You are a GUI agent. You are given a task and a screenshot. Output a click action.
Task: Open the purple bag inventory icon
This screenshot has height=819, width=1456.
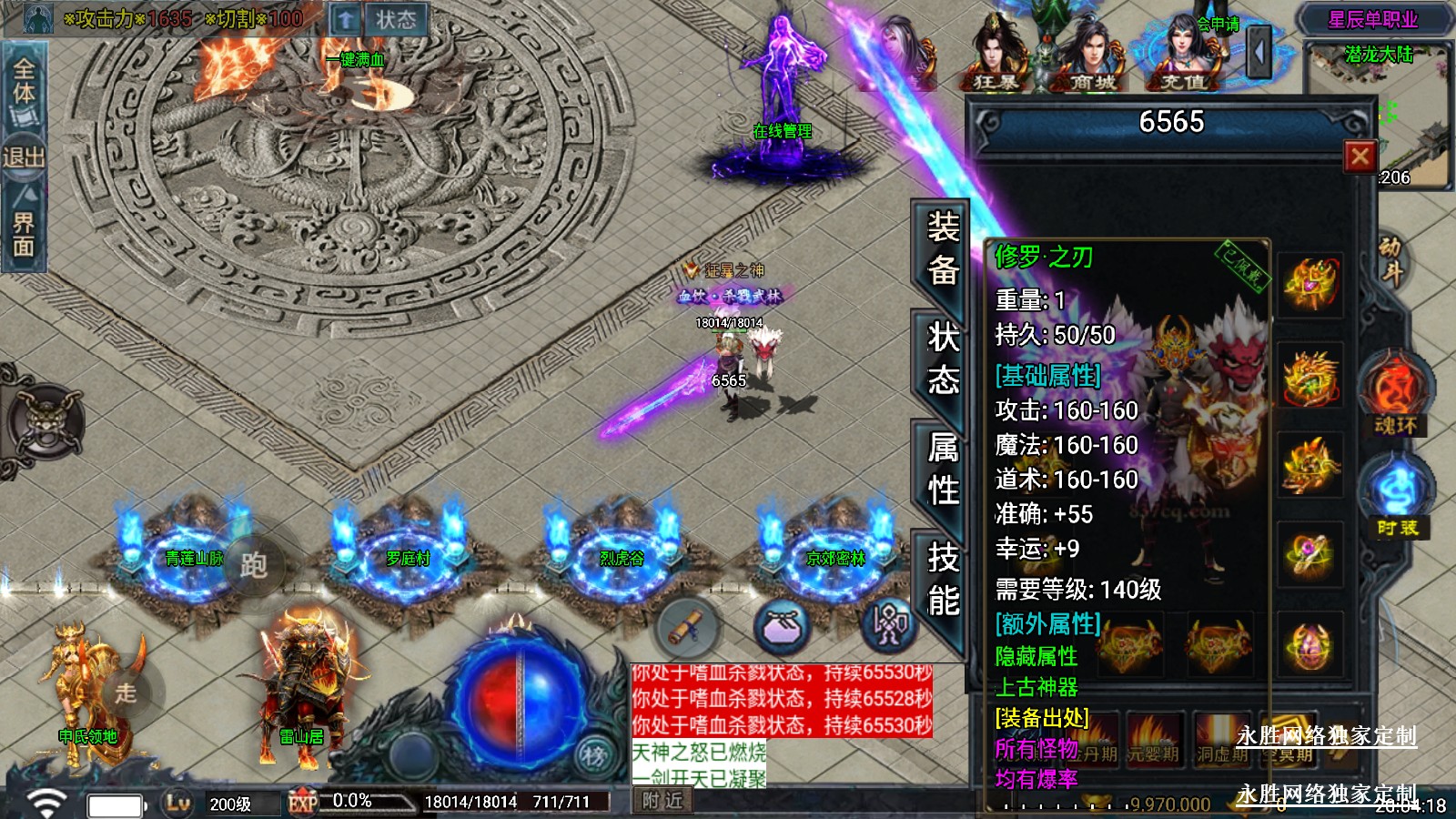(783, 626)
